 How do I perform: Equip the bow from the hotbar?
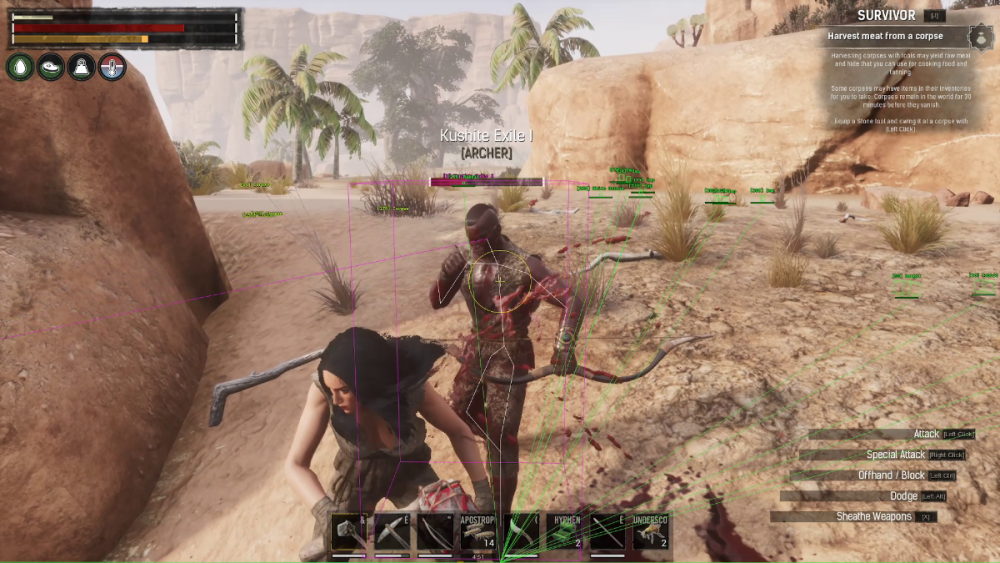[435, 532]
